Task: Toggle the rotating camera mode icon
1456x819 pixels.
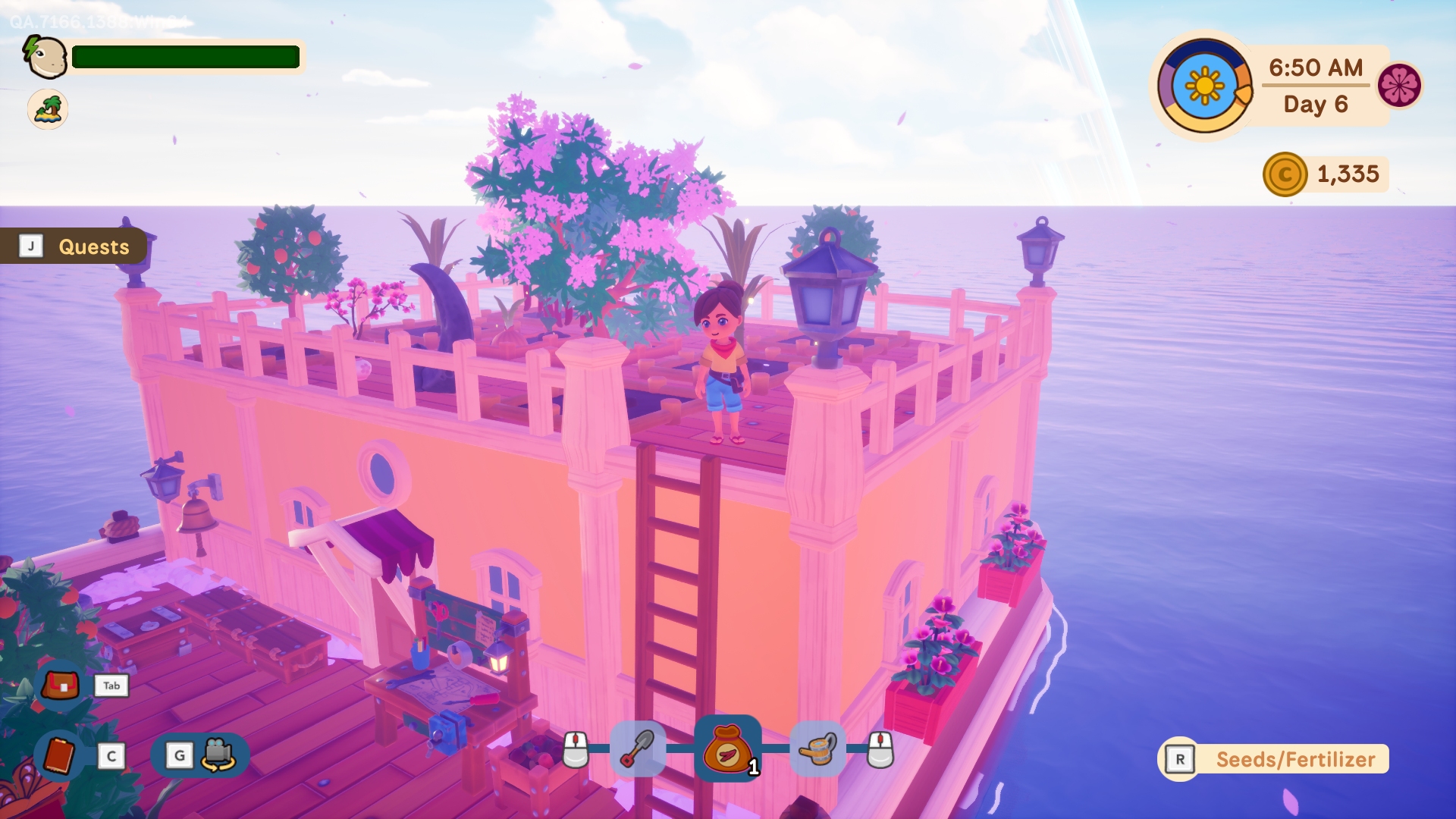Action: [218, 755]
